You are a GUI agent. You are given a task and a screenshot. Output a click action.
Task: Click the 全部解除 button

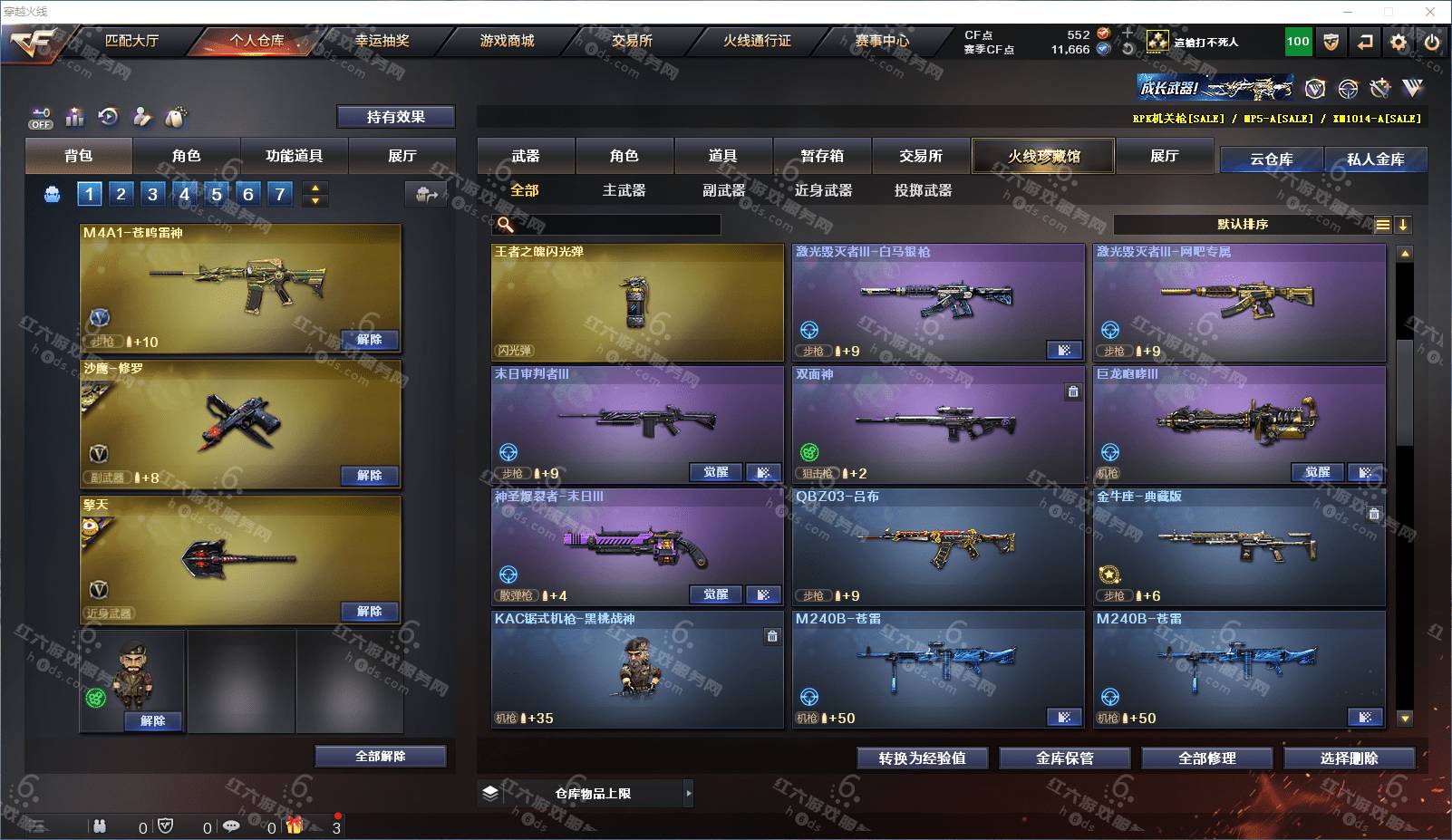380,756
